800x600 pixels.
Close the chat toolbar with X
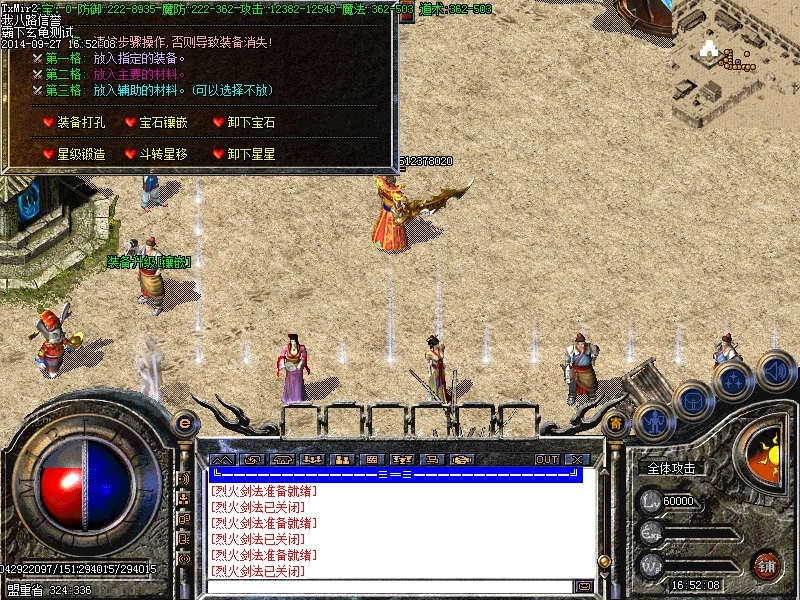[576, 460]
